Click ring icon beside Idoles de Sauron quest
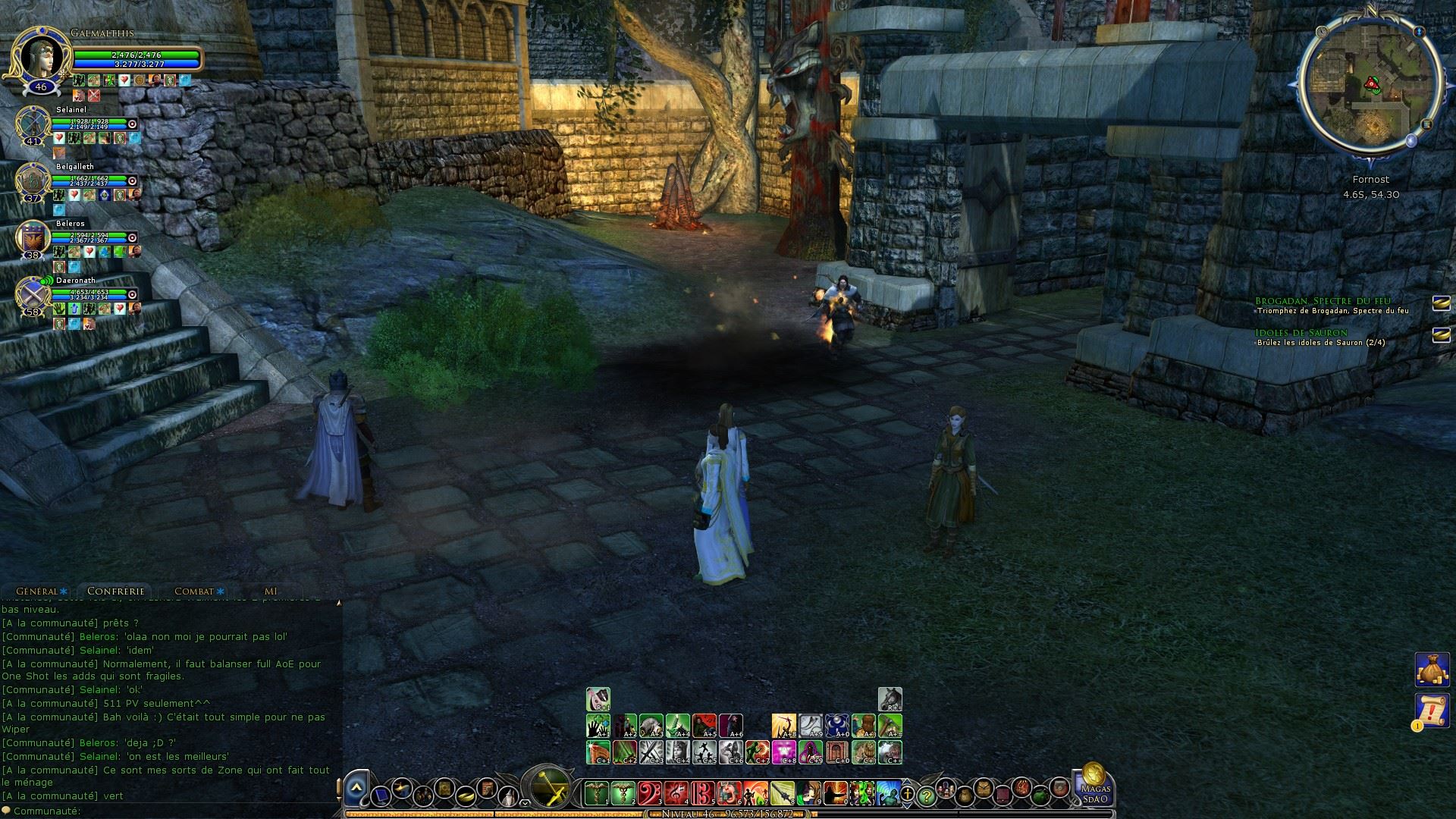Screen dimensions: 1456x819 (x=1441, y=334)
